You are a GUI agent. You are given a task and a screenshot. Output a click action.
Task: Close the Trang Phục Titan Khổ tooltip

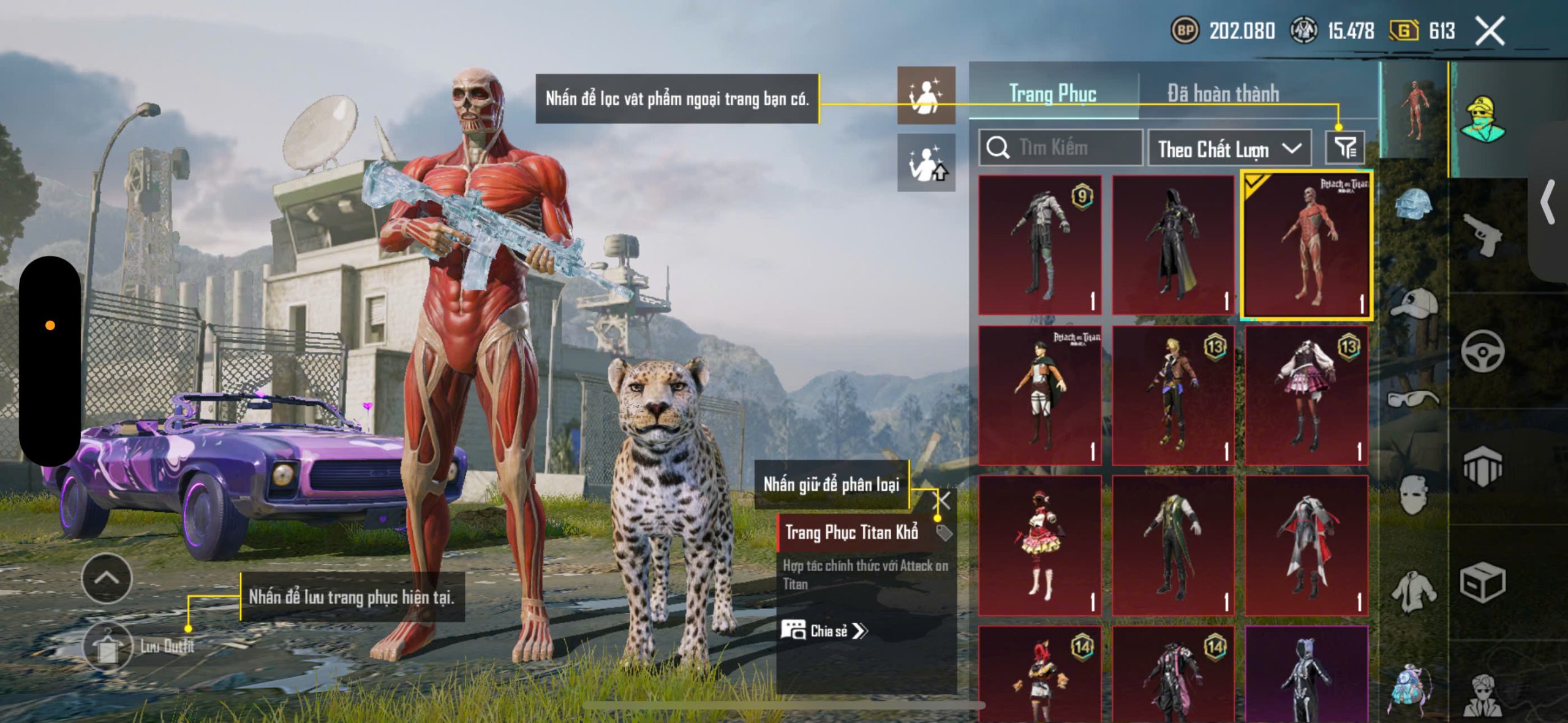click(x=943, y=501)
